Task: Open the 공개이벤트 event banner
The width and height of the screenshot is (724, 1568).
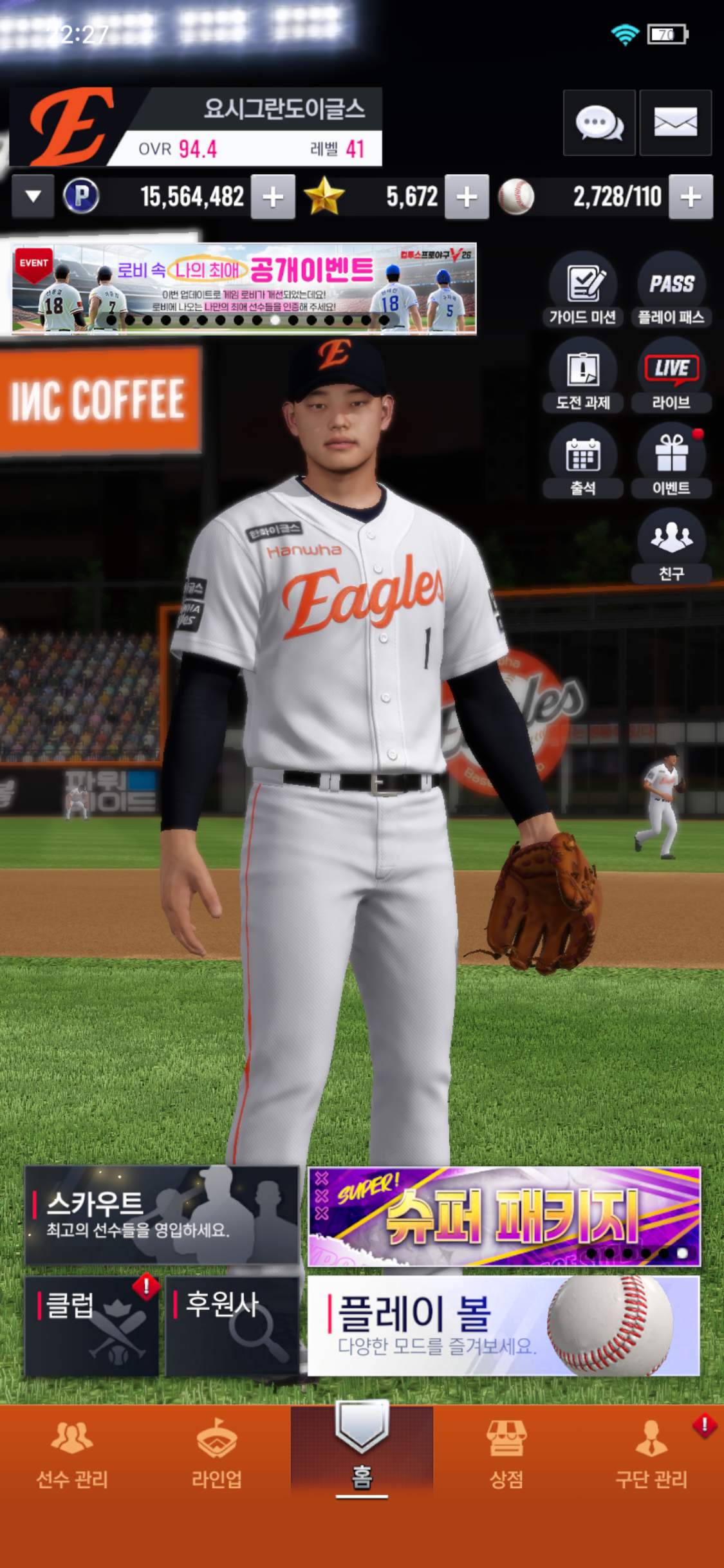Action: (x=245, y=288)
